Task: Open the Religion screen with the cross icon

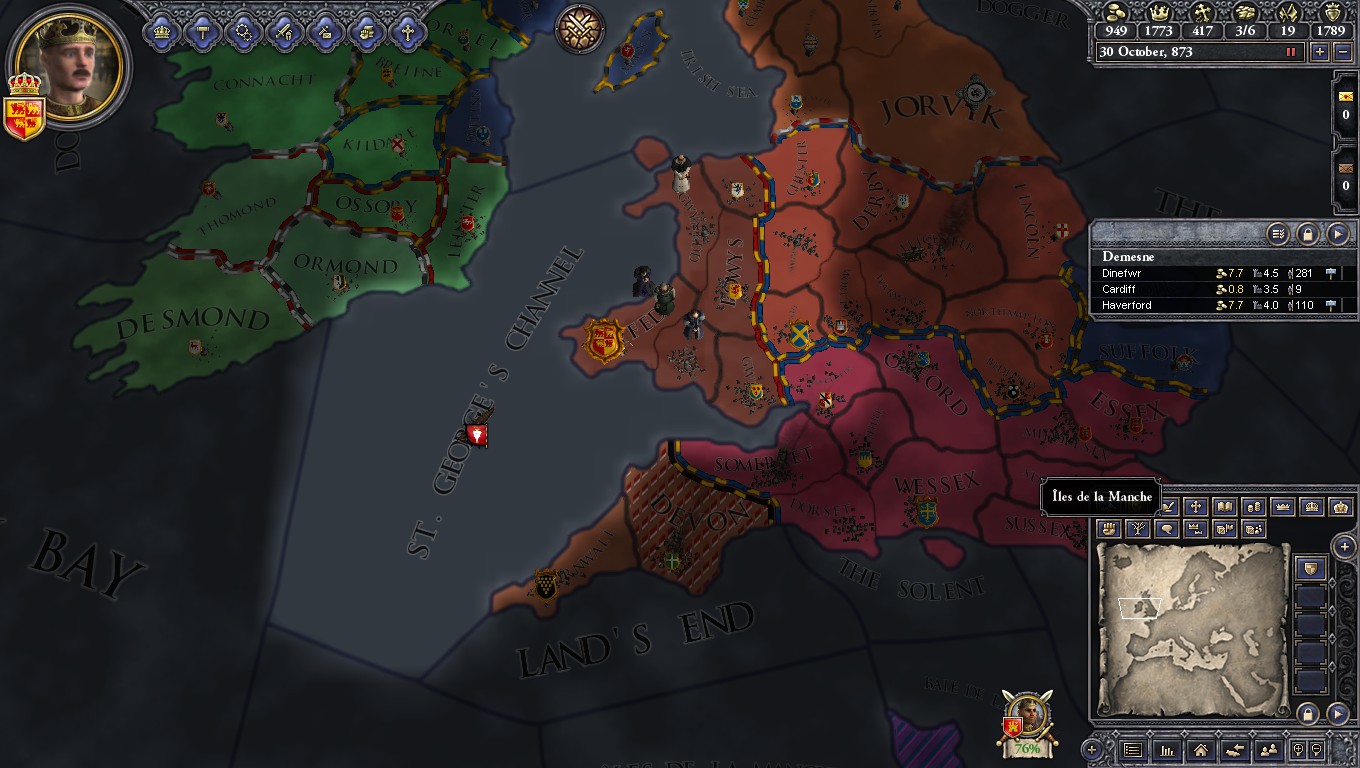Action: 407,31
